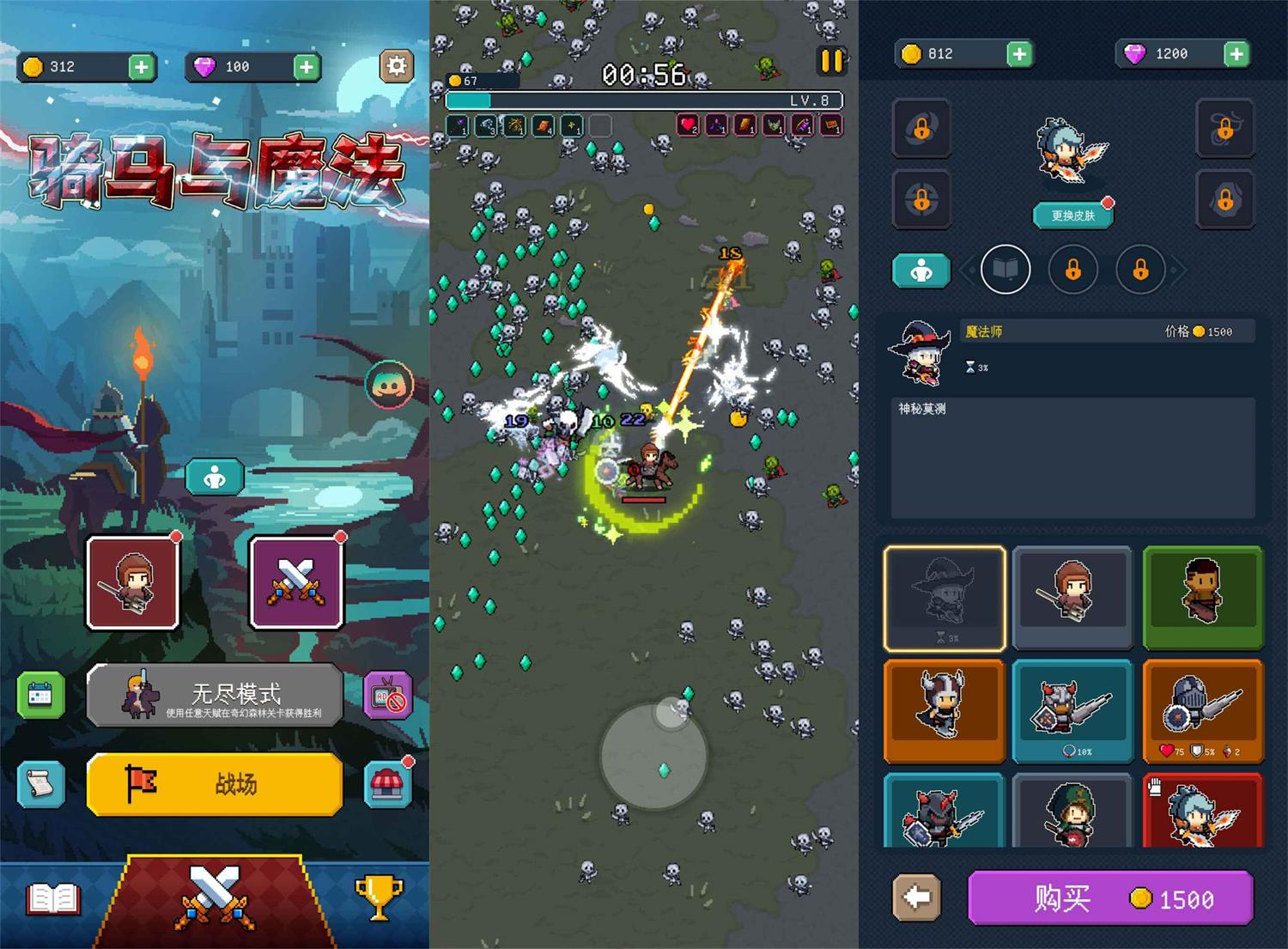Select the crossed swords weapon tile
This screenshot has width=1288, height=949.
click(296, 582)
